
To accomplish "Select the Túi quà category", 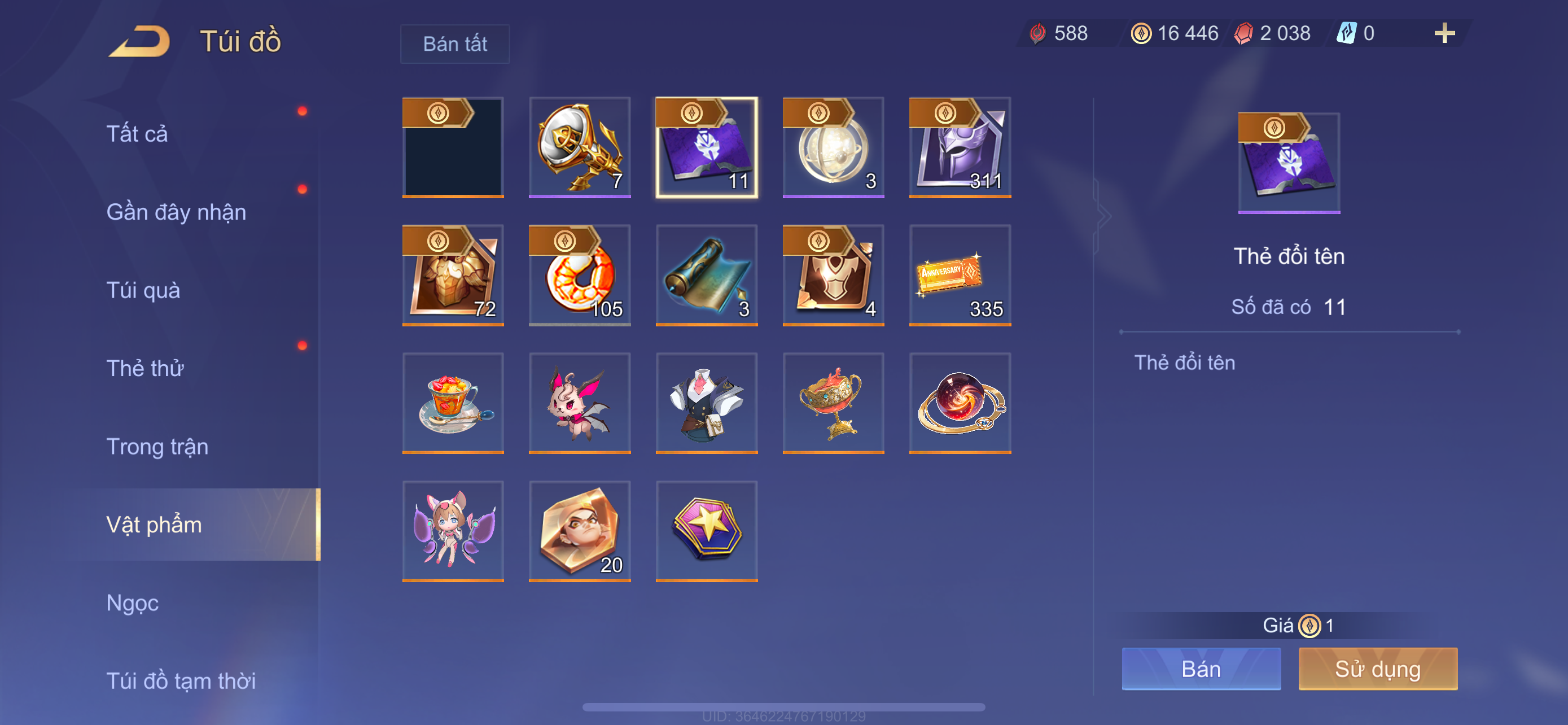I will (x=143, y=290).
